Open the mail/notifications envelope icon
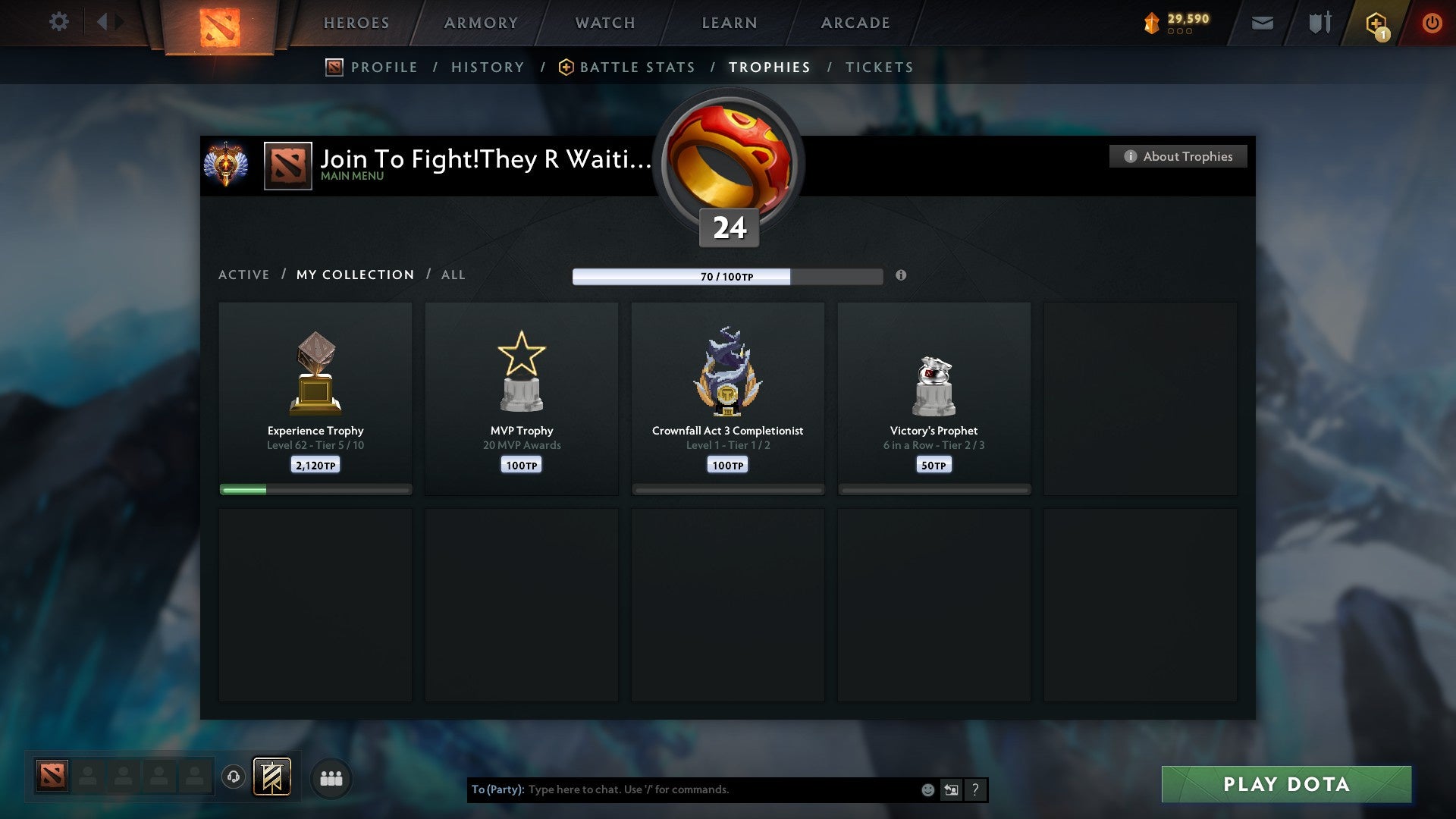The height and width of the screenshot is (819, 1456). pyautogui.click(x=1263, y=23)
